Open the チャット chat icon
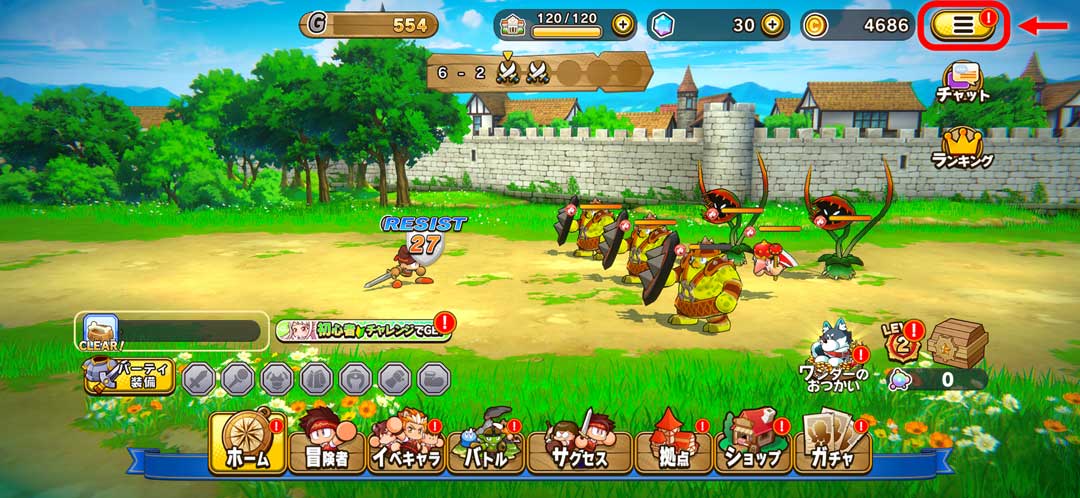 [x=962, y=80]
